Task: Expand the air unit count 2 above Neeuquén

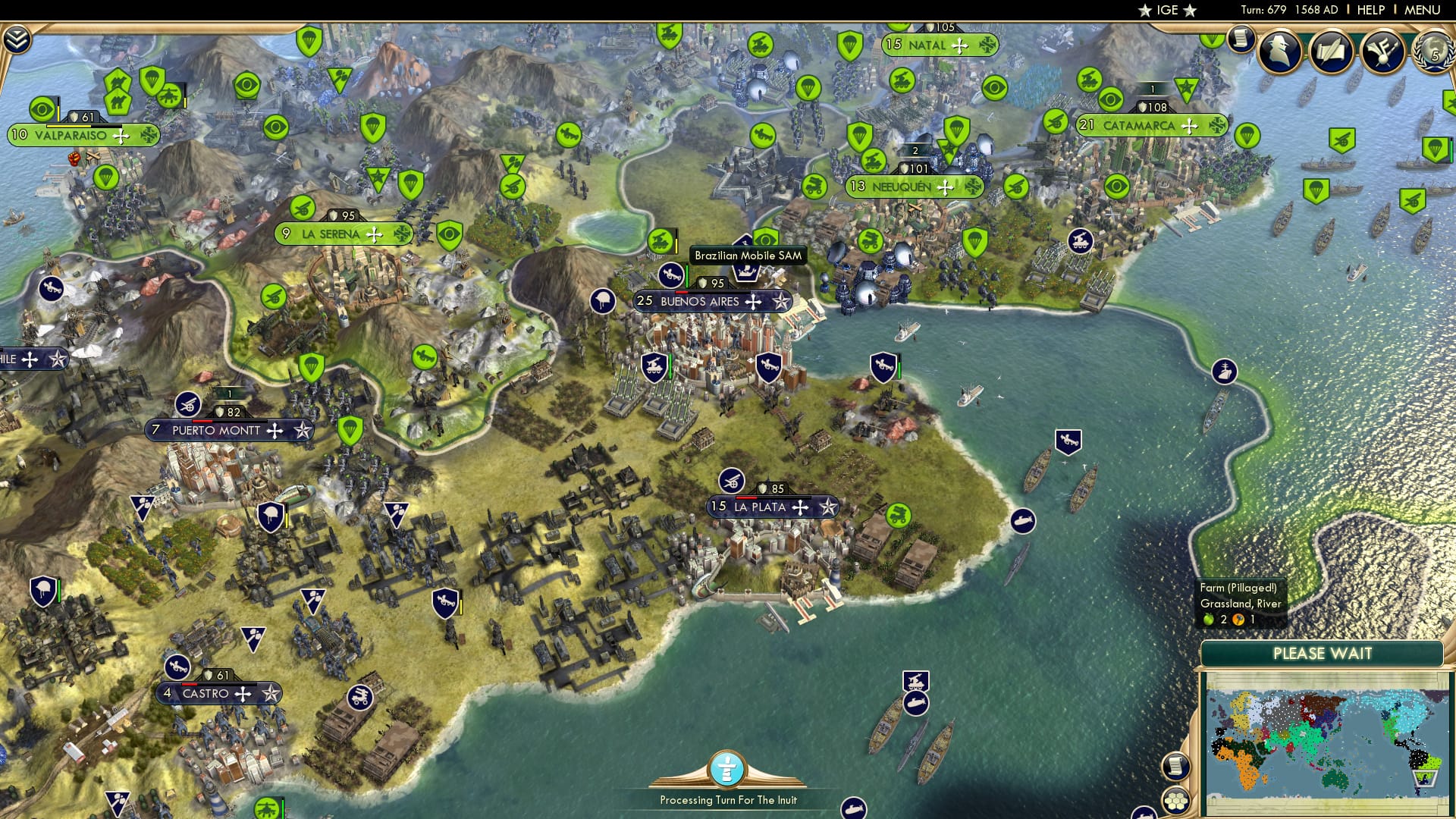Action: click(x=915, y=150)
